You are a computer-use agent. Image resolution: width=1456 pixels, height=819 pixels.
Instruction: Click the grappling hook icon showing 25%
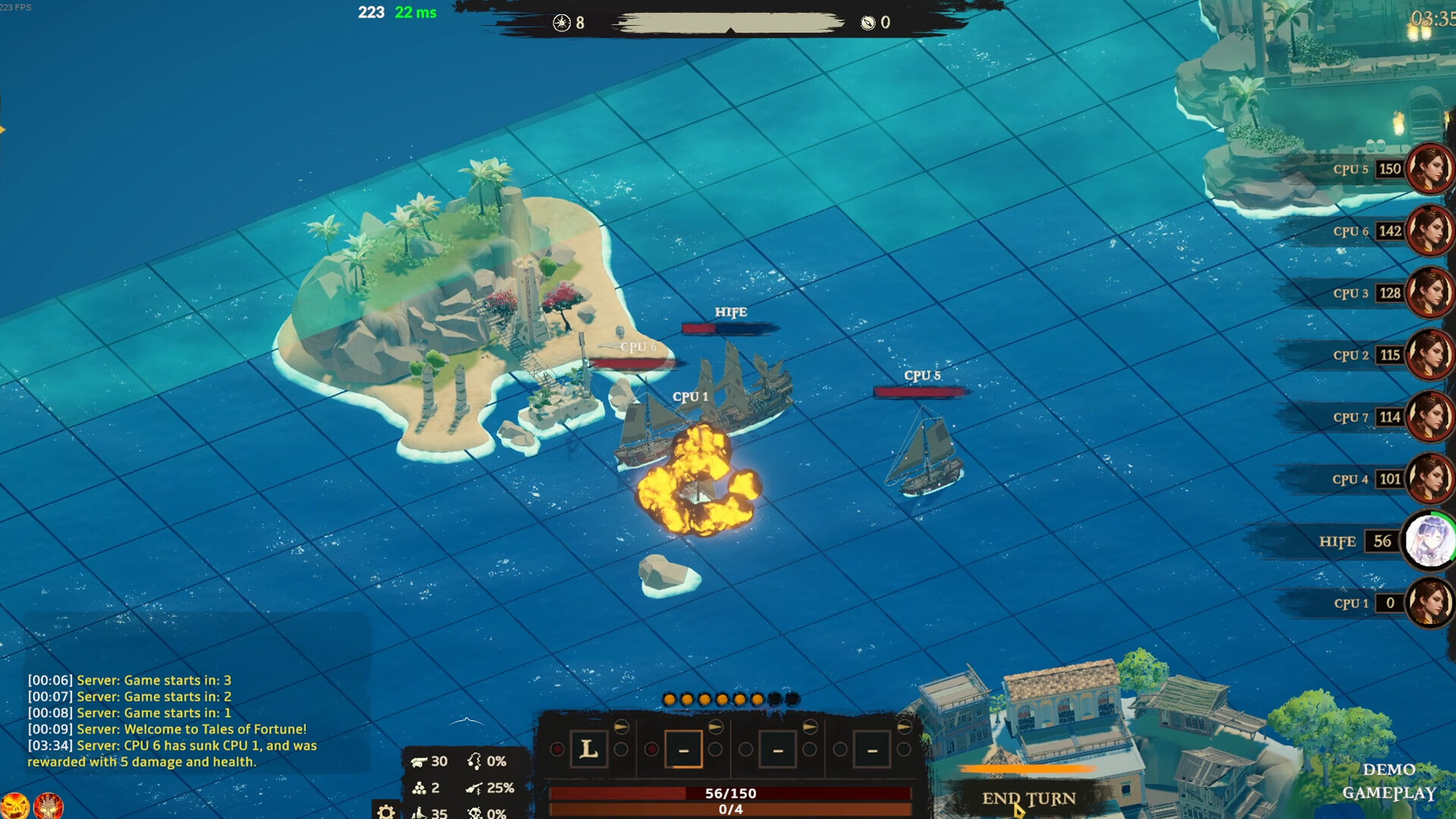click(x=474, y=788)
